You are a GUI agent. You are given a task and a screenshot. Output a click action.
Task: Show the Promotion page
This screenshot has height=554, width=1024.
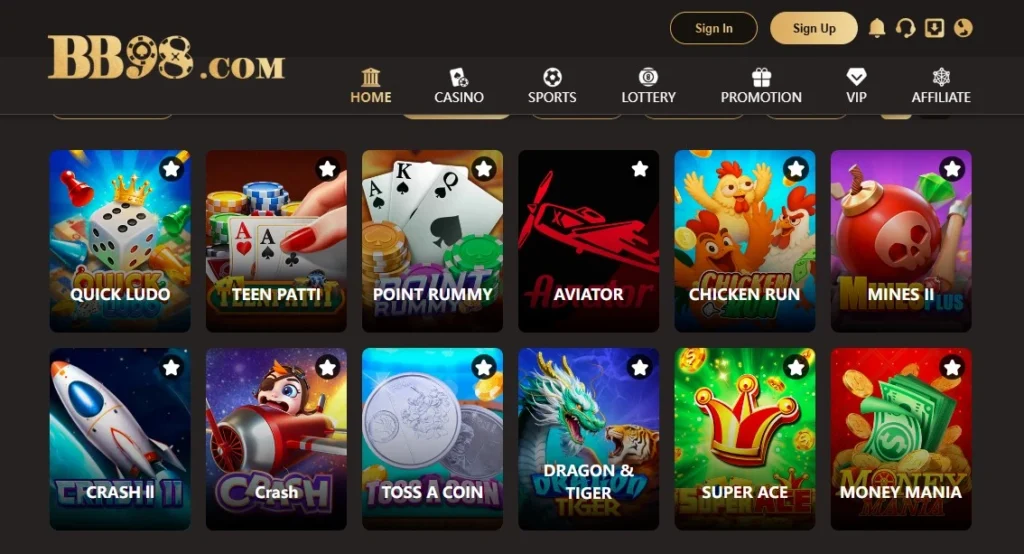point(761,86)
